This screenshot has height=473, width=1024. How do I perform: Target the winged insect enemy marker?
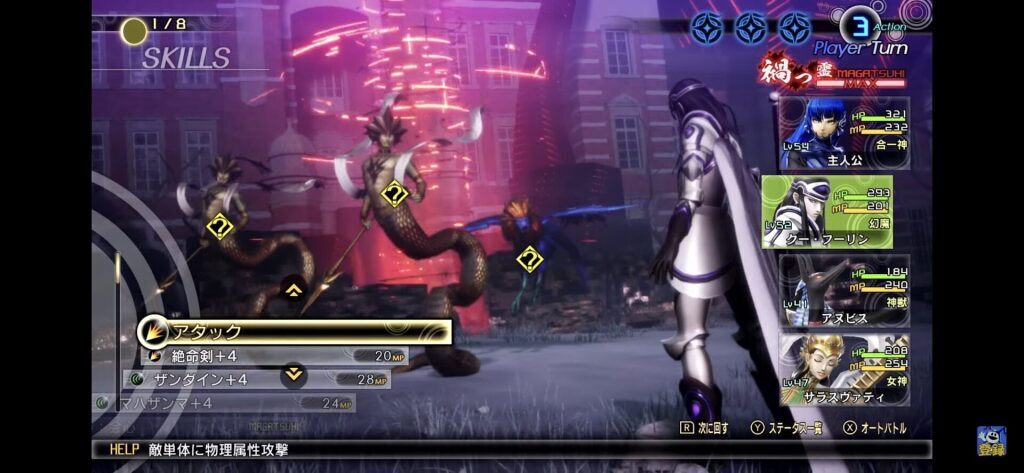click(x=528, y=260)
